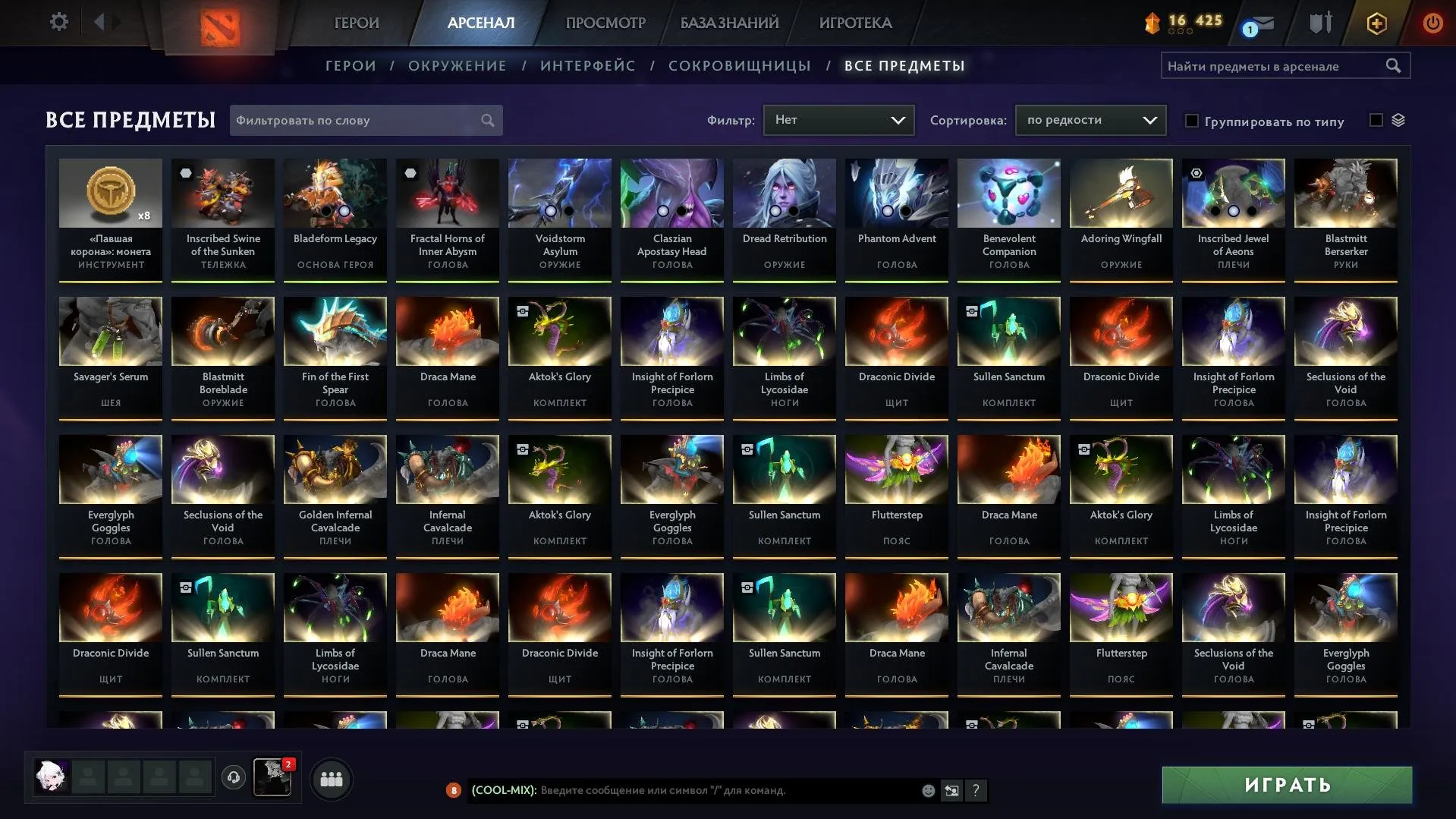The height and width of the screenshot is (819, 1456).
Task: Click the search magnifier in the filter field
Action: (488, 120)
